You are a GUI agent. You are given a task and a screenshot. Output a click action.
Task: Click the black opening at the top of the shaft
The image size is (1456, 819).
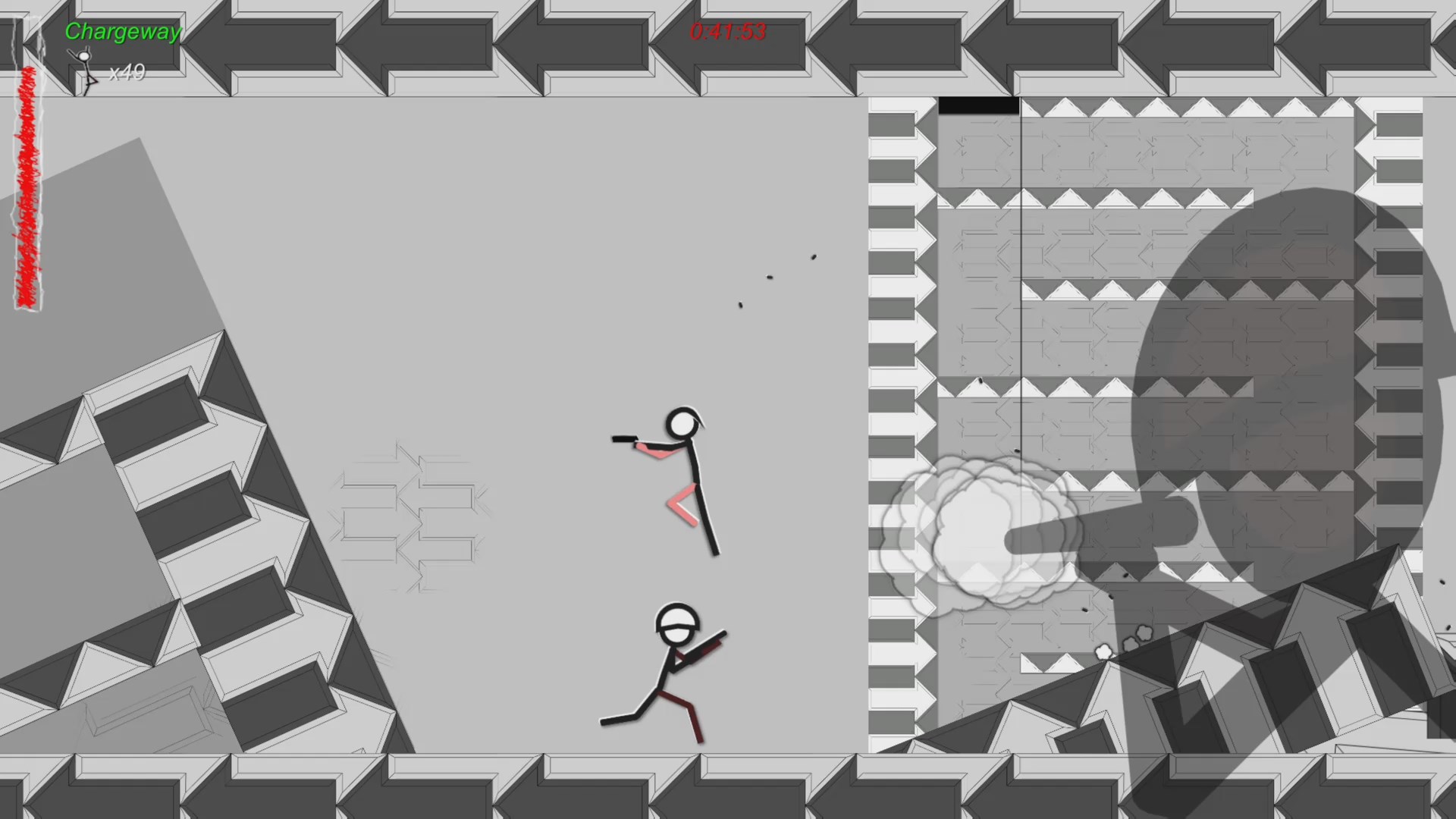tap(978, 106)
